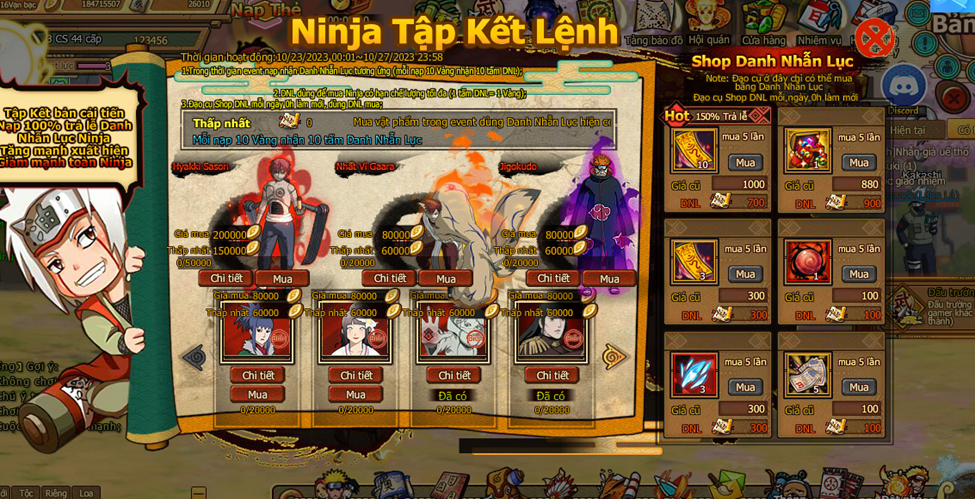
Task: View Chi tiết for Hyakki Sasori
Action: tap(226, 278)
